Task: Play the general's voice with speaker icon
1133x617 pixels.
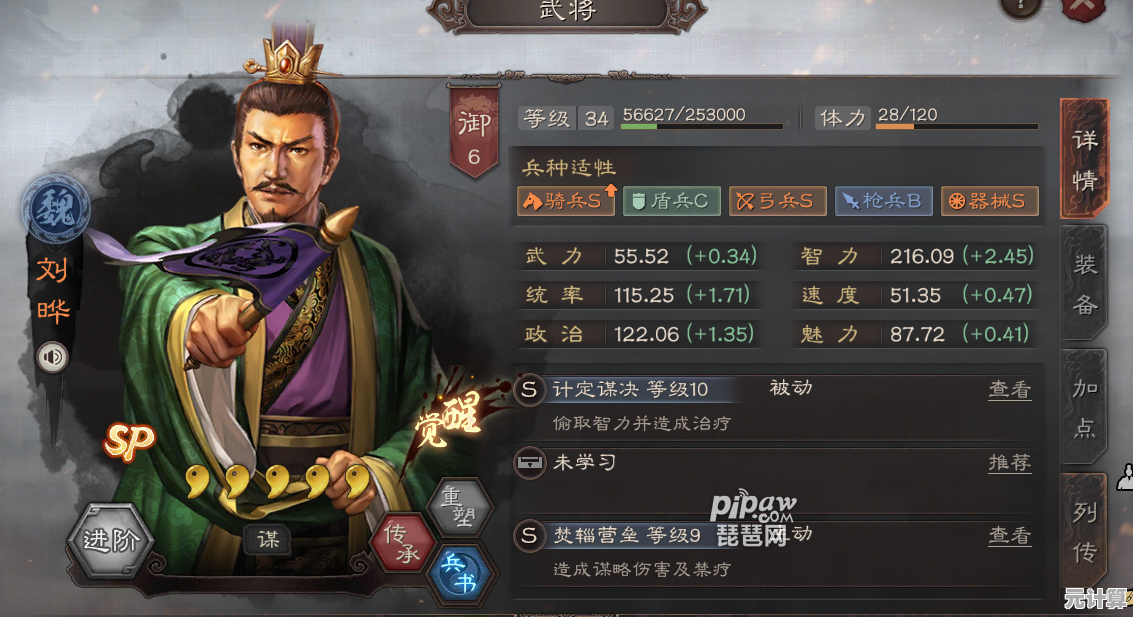Action: [x=51, y=357]
